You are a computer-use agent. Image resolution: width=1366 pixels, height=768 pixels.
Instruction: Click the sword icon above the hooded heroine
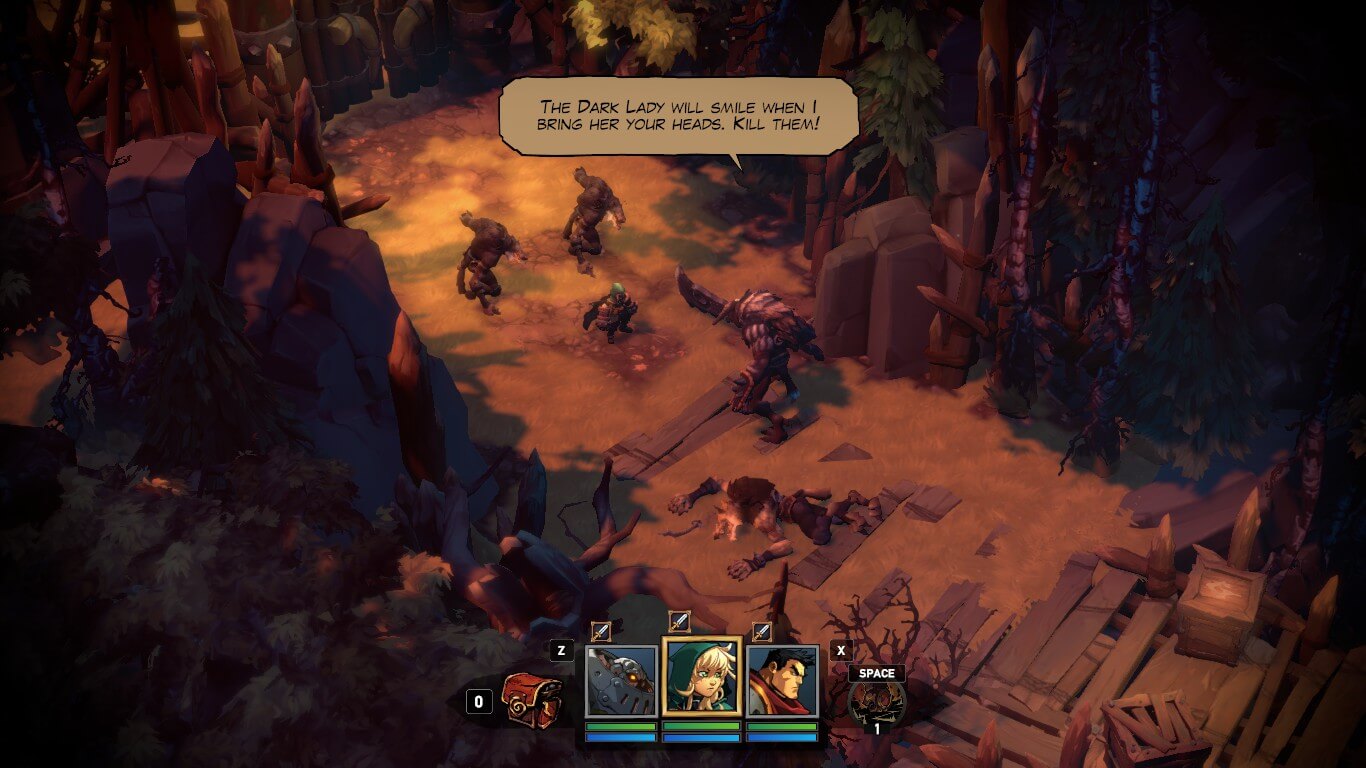click(679, 622)
